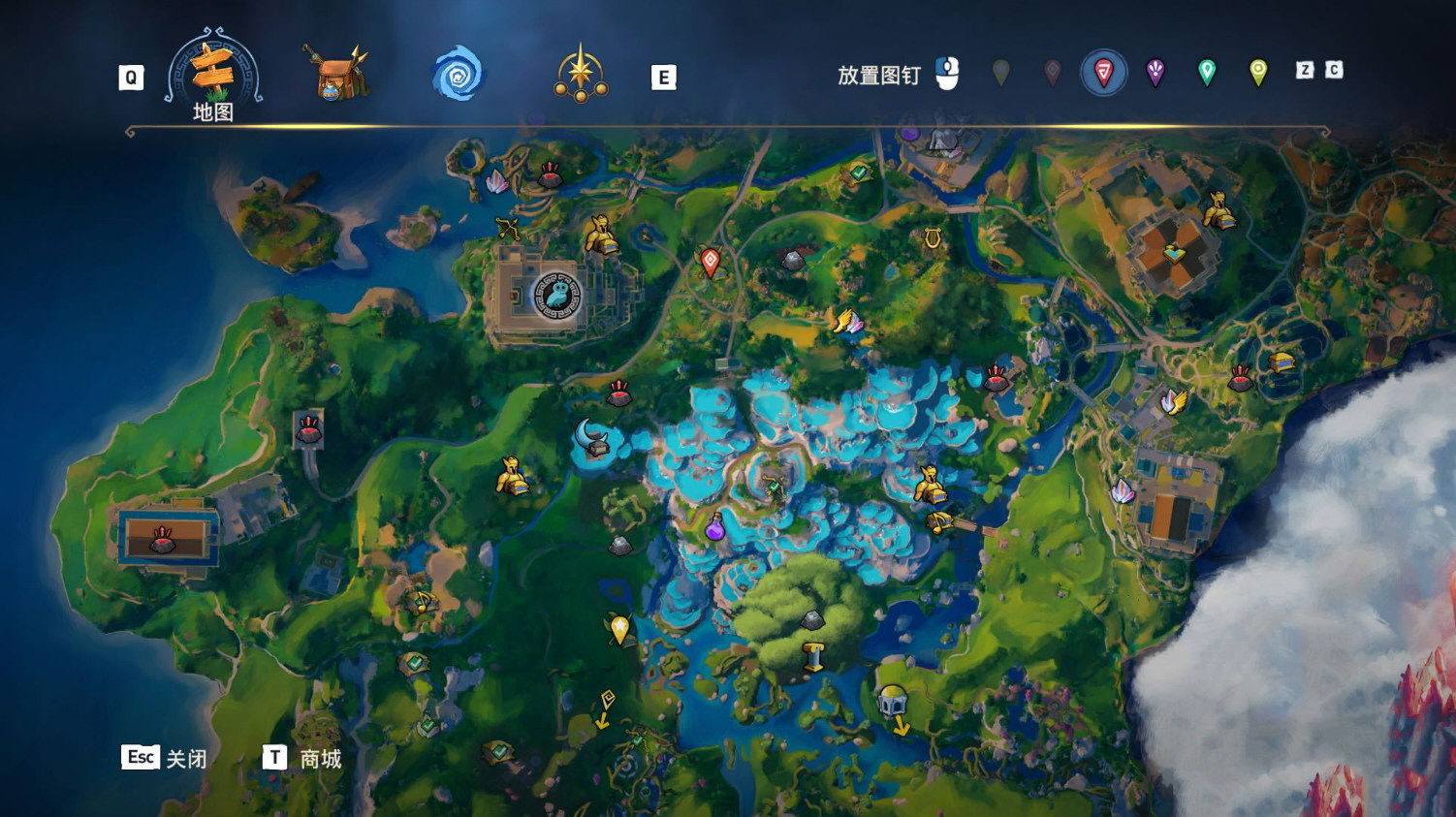Close the map with 关闭 button

pos(165,758)
